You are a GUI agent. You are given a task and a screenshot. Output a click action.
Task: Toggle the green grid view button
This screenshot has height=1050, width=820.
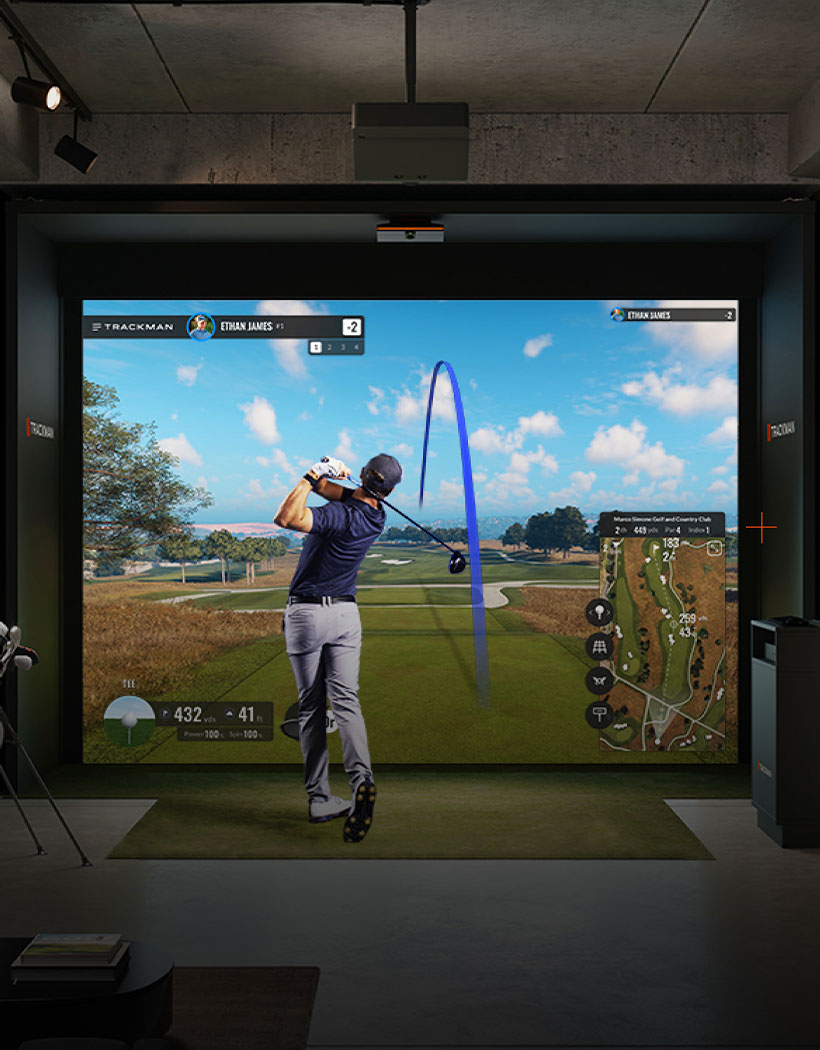coord(599,646)
